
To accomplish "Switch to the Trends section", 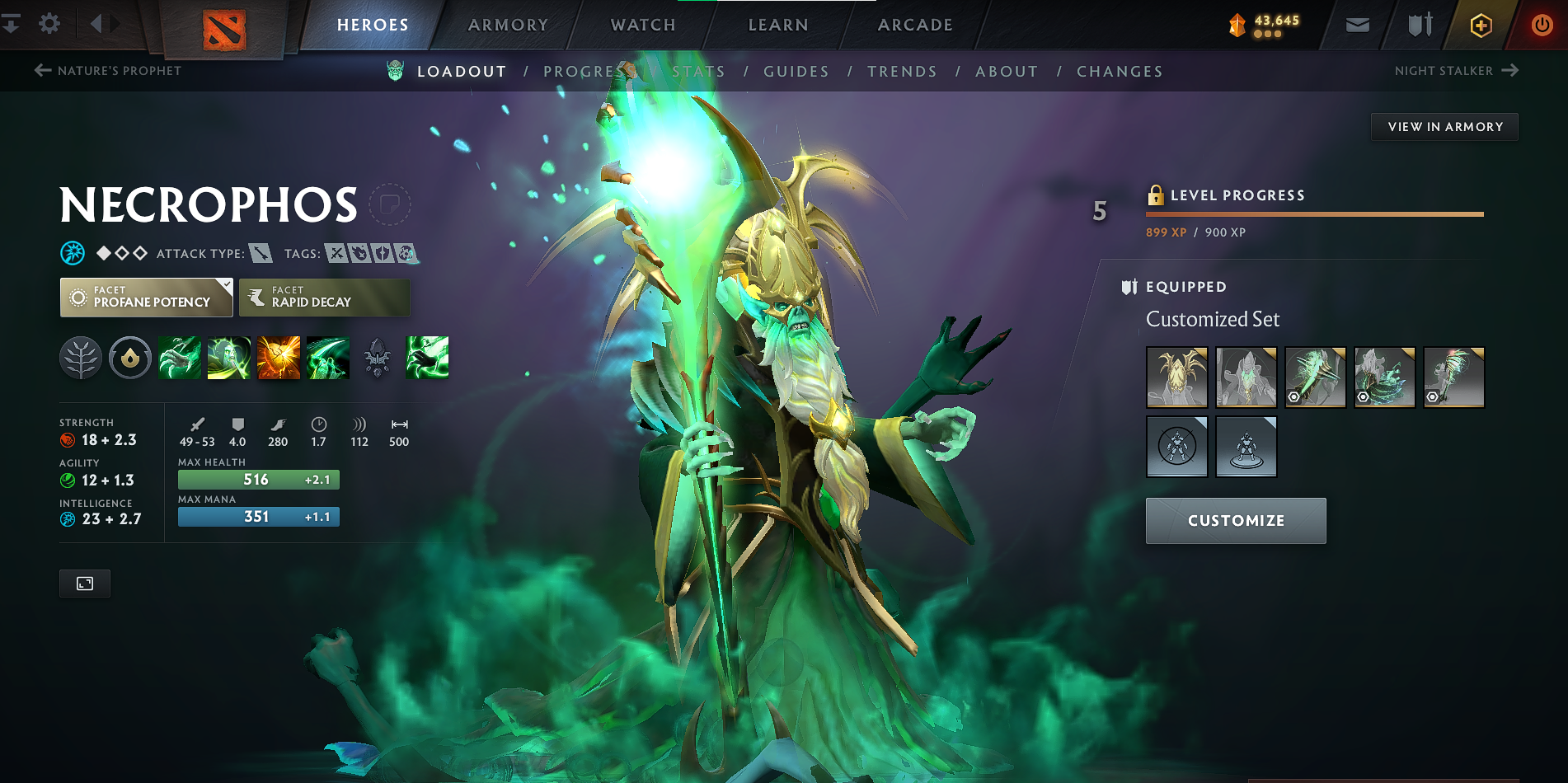I will coord(902,72).
